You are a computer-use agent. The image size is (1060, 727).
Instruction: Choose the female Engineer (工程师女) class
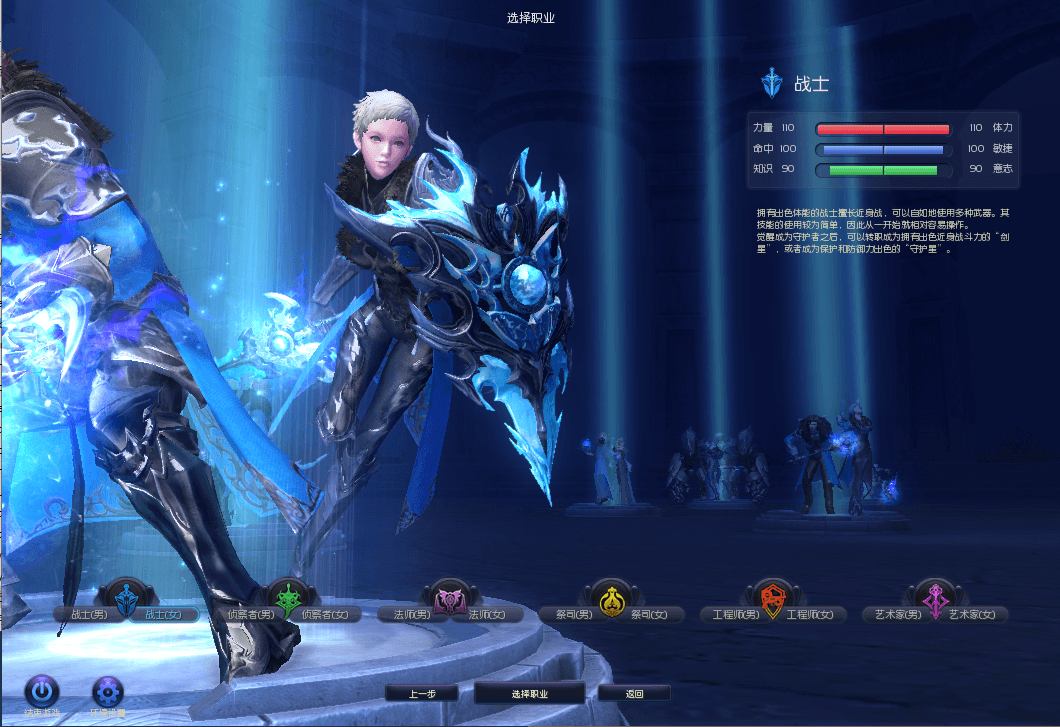(x=810, y=614)
